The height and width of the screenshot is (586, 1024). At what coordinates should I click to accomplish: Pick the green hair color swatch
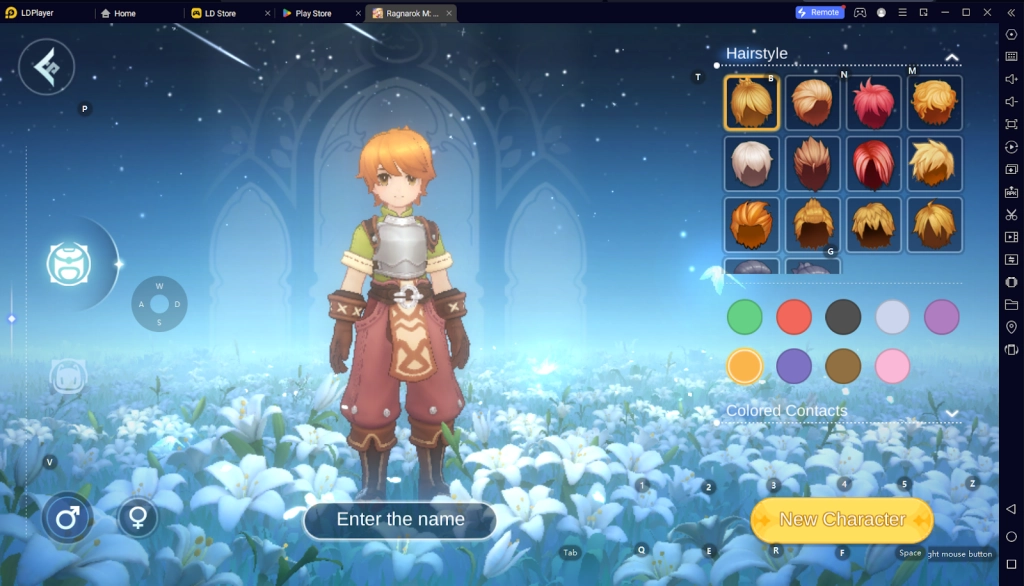click(x=744, y=317)
